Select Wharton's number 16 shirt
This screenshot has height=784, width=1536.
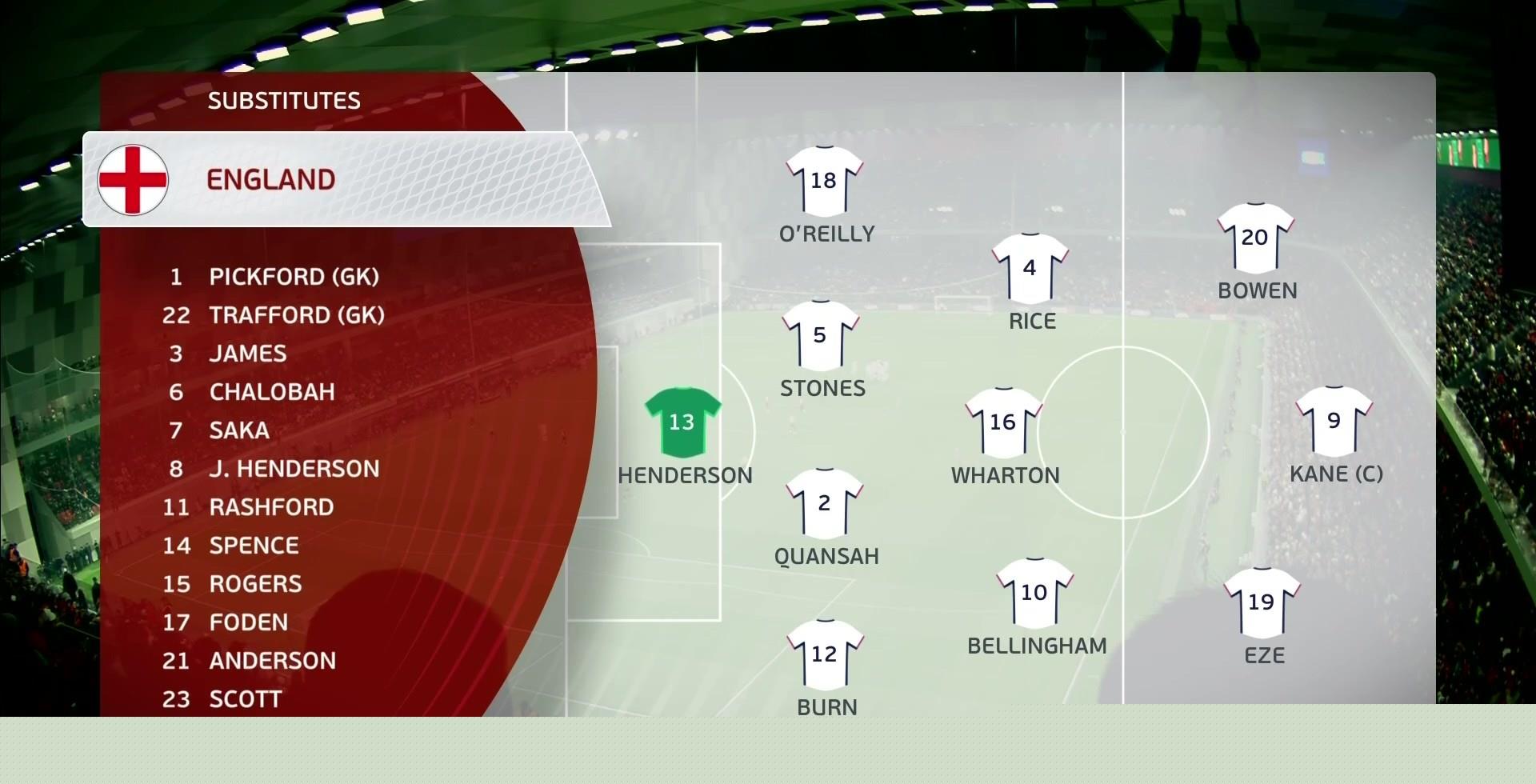[x=1003, y=422]
